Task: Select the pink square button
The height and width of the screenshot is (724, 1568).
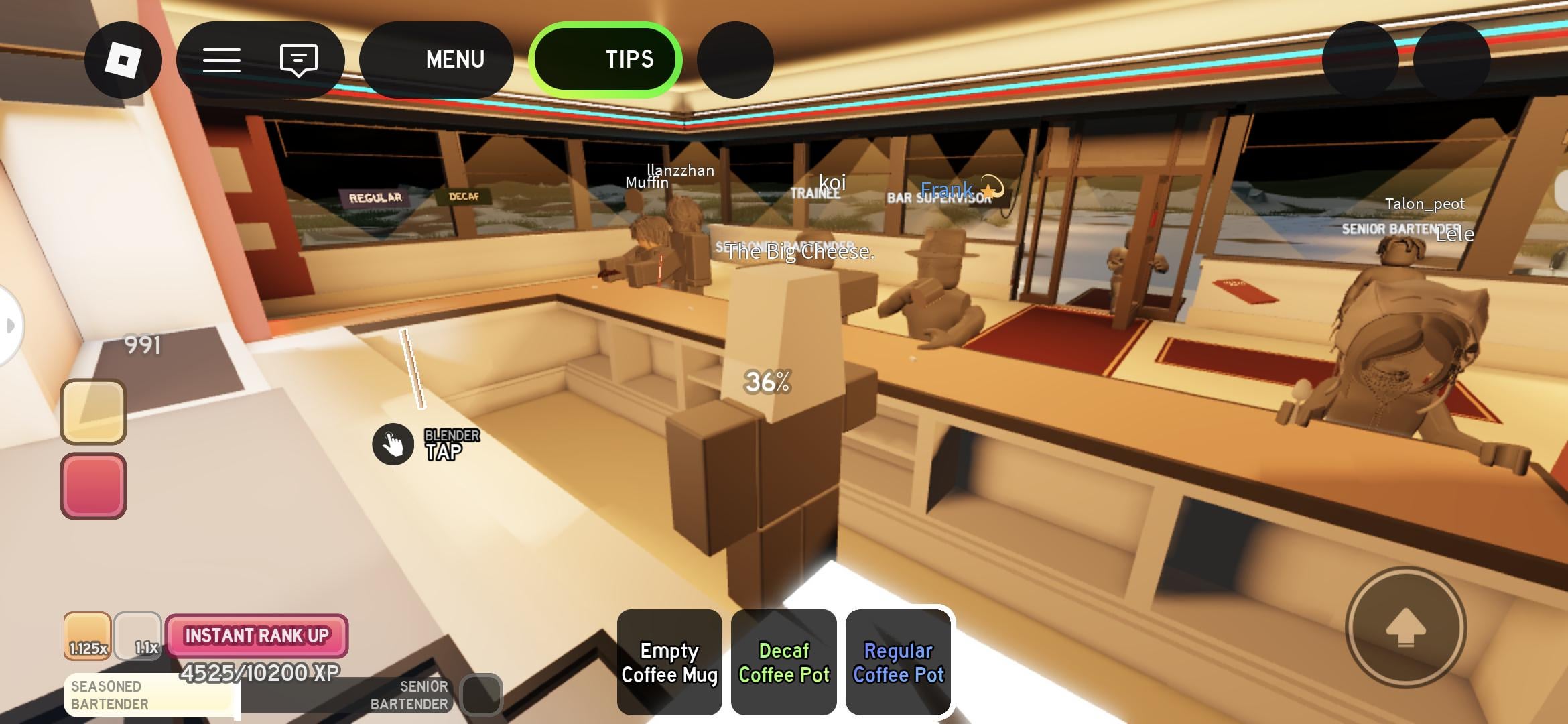Action: coord(94,485)
